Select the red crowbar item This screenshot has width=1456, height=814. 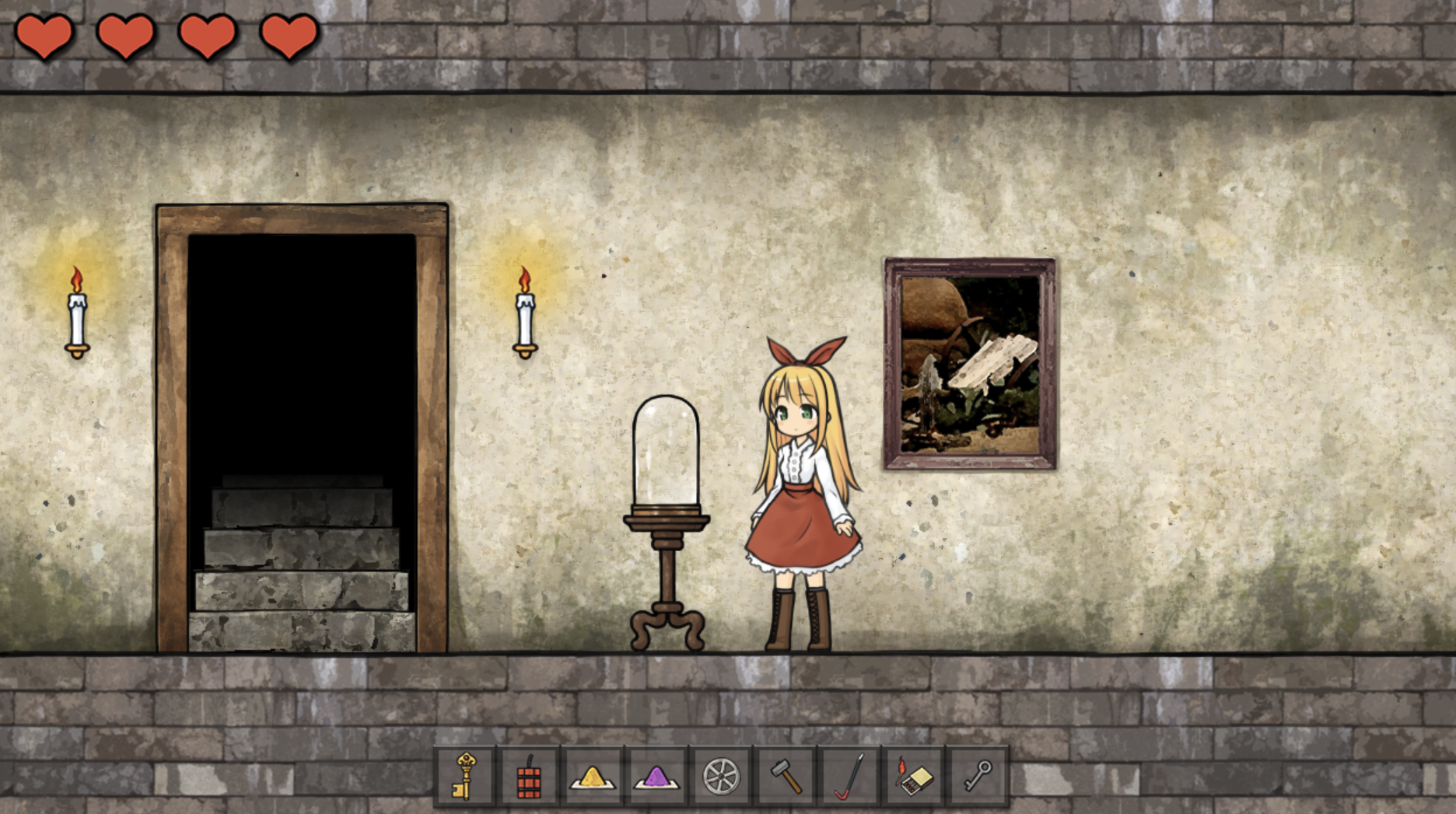tap(849, 776)
